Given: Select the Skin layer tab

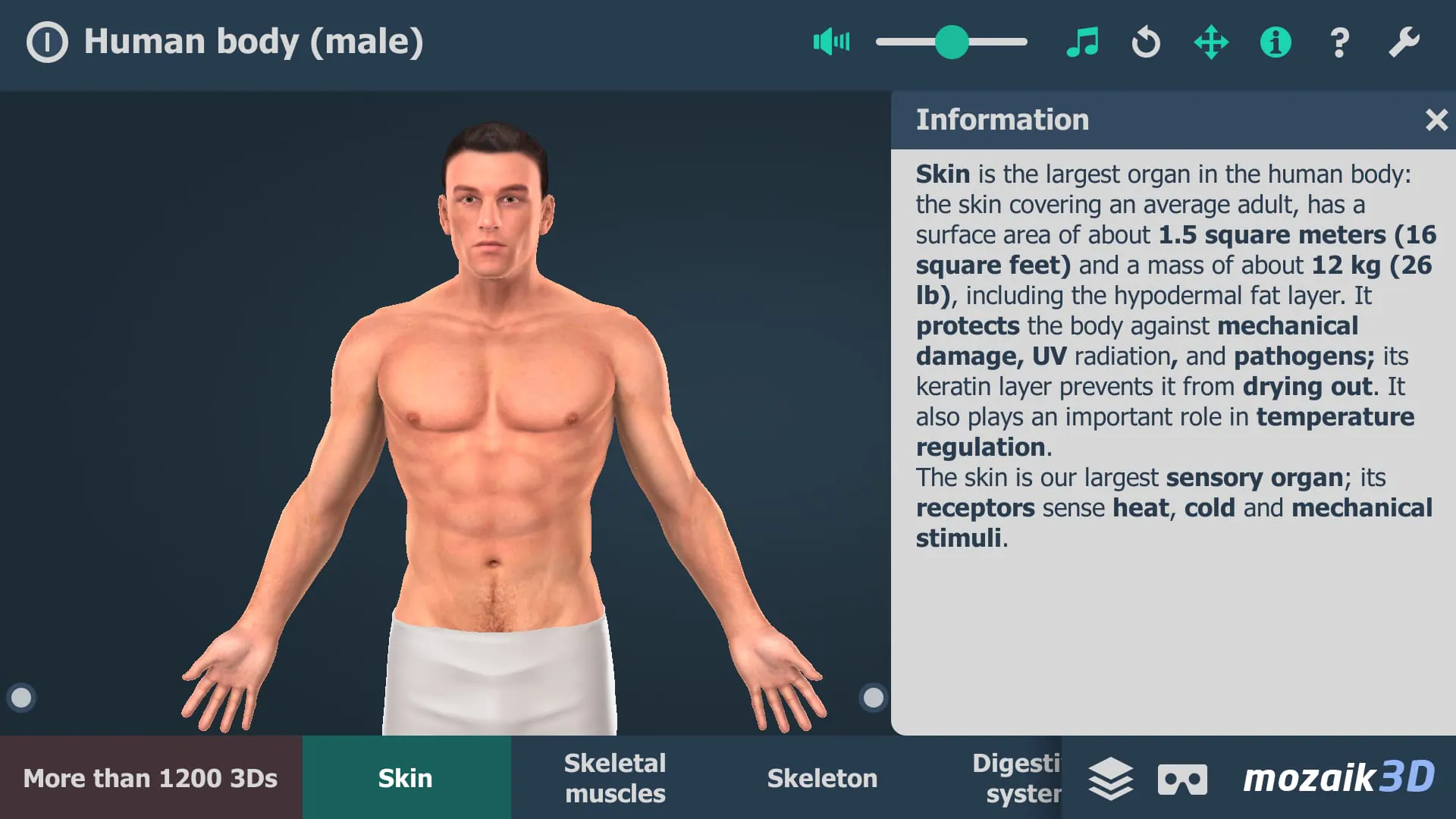Looking at the screenshot, I should pos(406,777).
